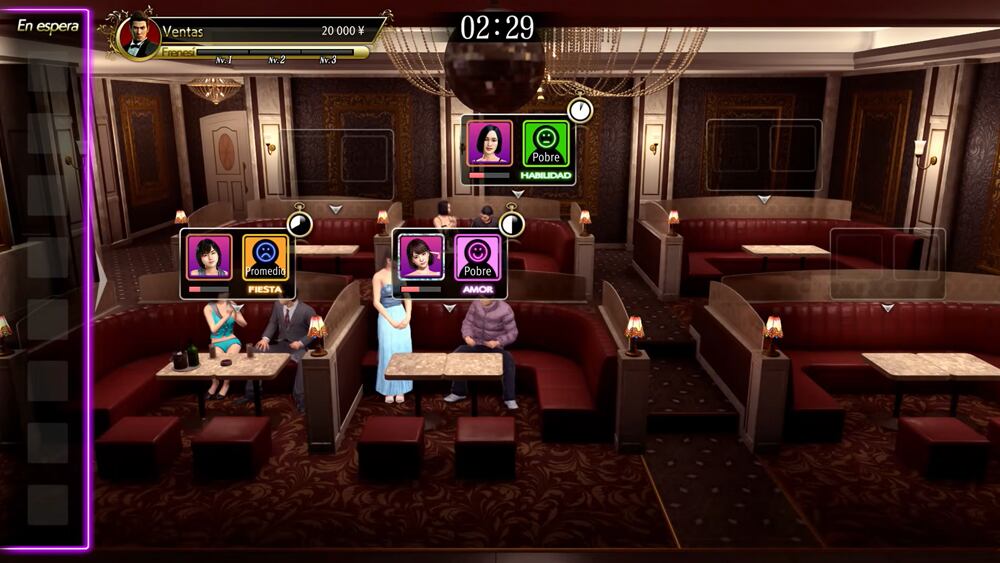Choose the hostess portrait at the FIESTA table
The image size is (1000, 563).
(x=210, y=257)
